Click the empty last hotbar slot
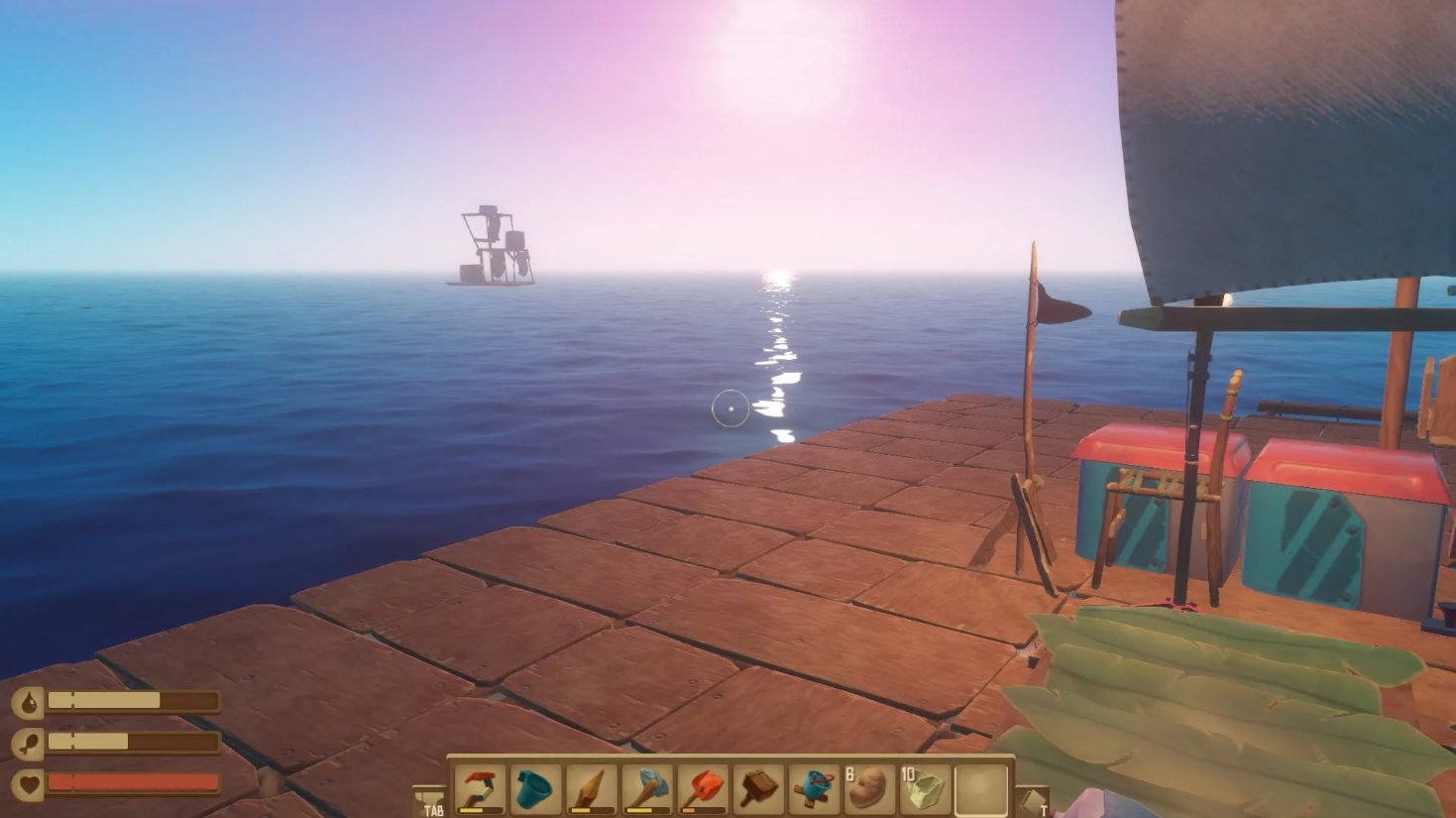The image size is (1456, 818). [x=981, y=788]
